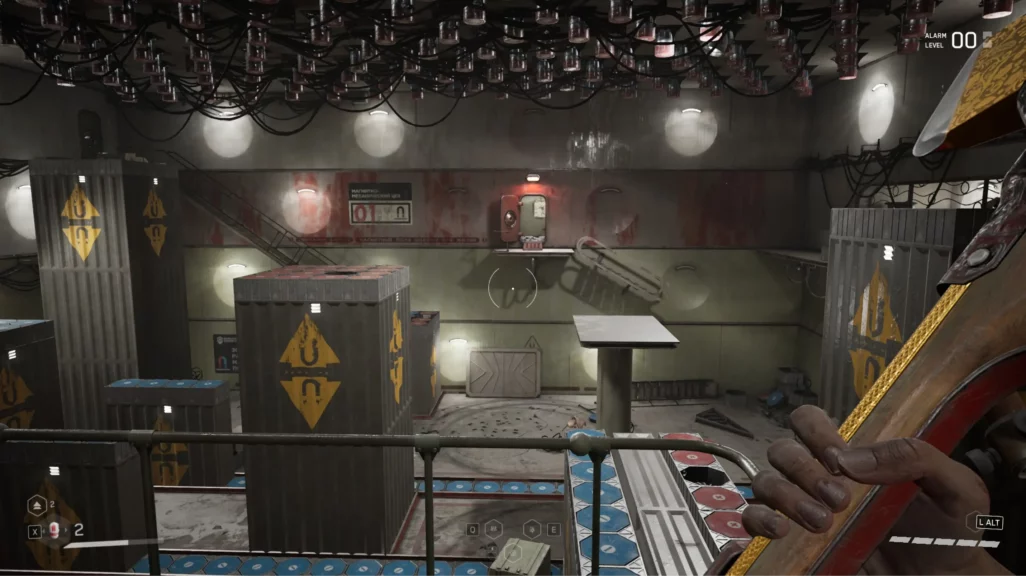Screen dimensions: 1026x576
Task: Select the red health capsule consumable icon
Action: (54, 531)
